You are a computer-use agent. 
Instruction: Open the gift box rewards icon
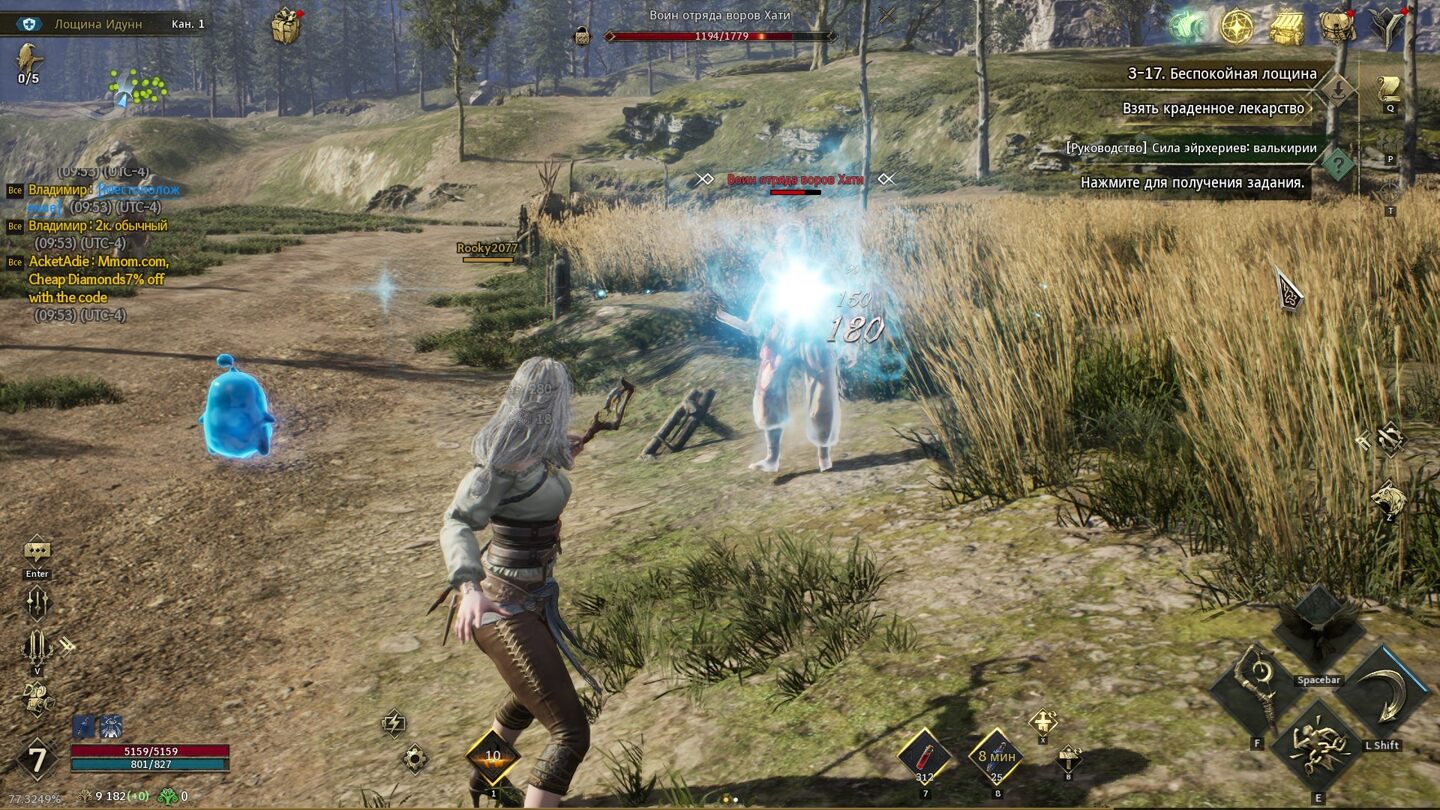286,26
